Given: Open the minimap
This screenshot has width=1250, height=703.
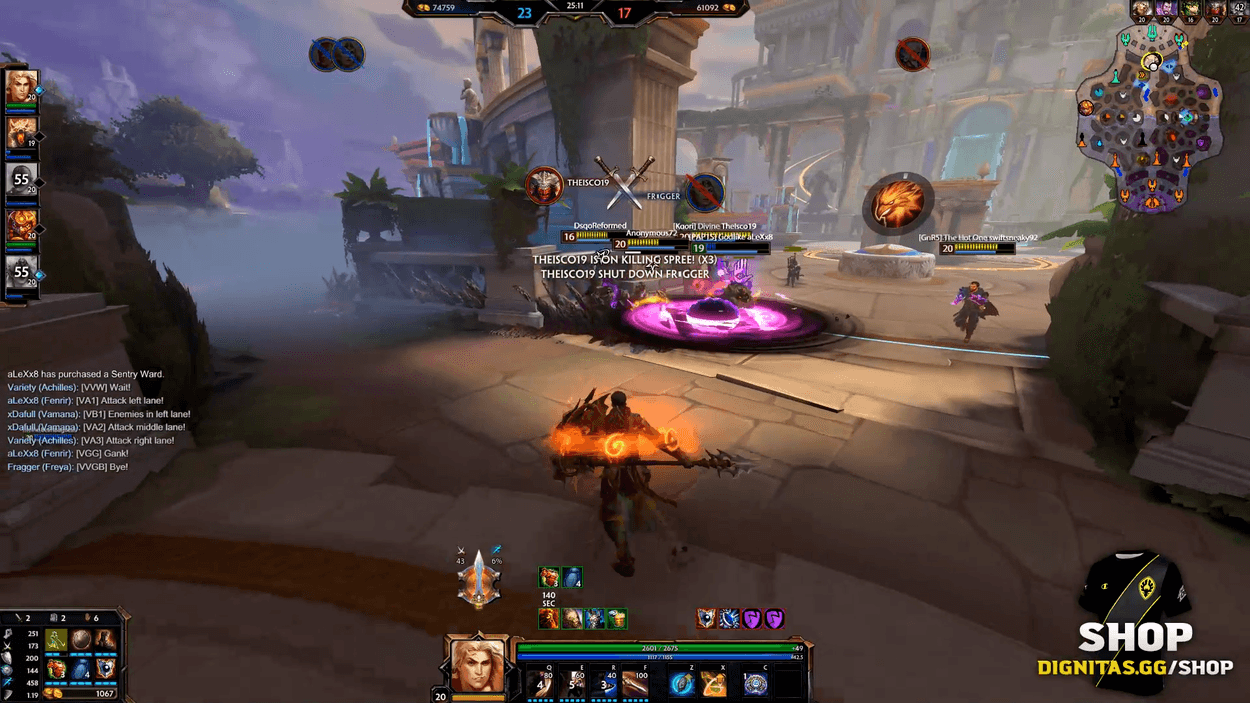Looking at the screenshot, I should 1151,121.
